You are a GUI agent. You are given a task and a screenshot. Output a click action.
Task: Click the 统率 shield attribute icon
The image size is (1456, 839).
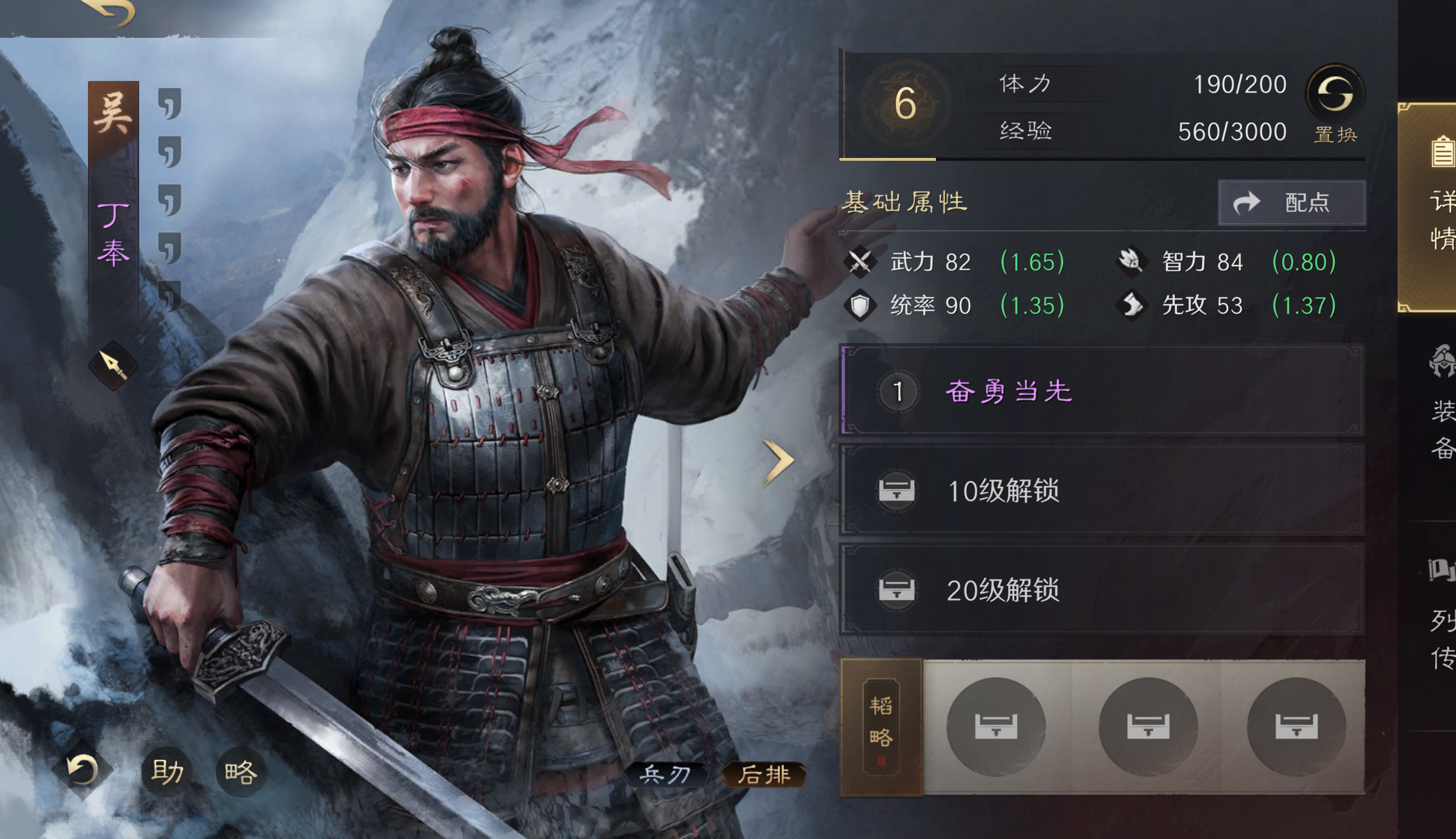(x=861, y=305)
